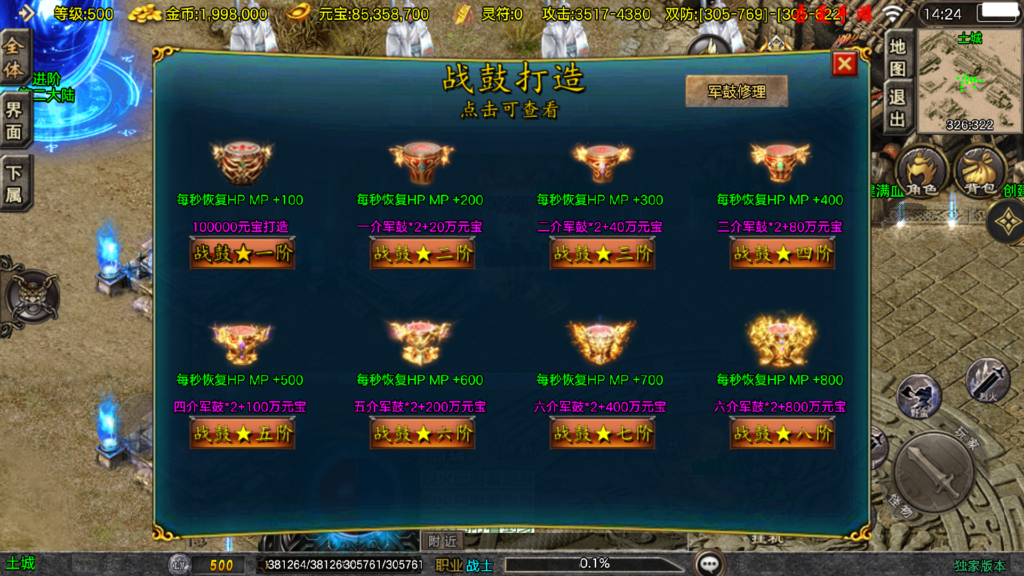
Task: Forge the 战鼓★七阶 drum
Action: pyautogui.click(x=602, y=433)
